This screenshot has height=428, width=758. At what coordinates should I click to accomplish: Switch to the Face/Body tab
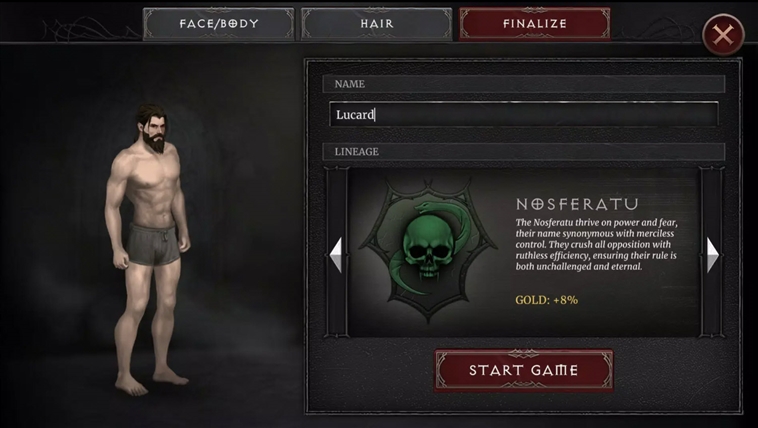click(219, 24)
